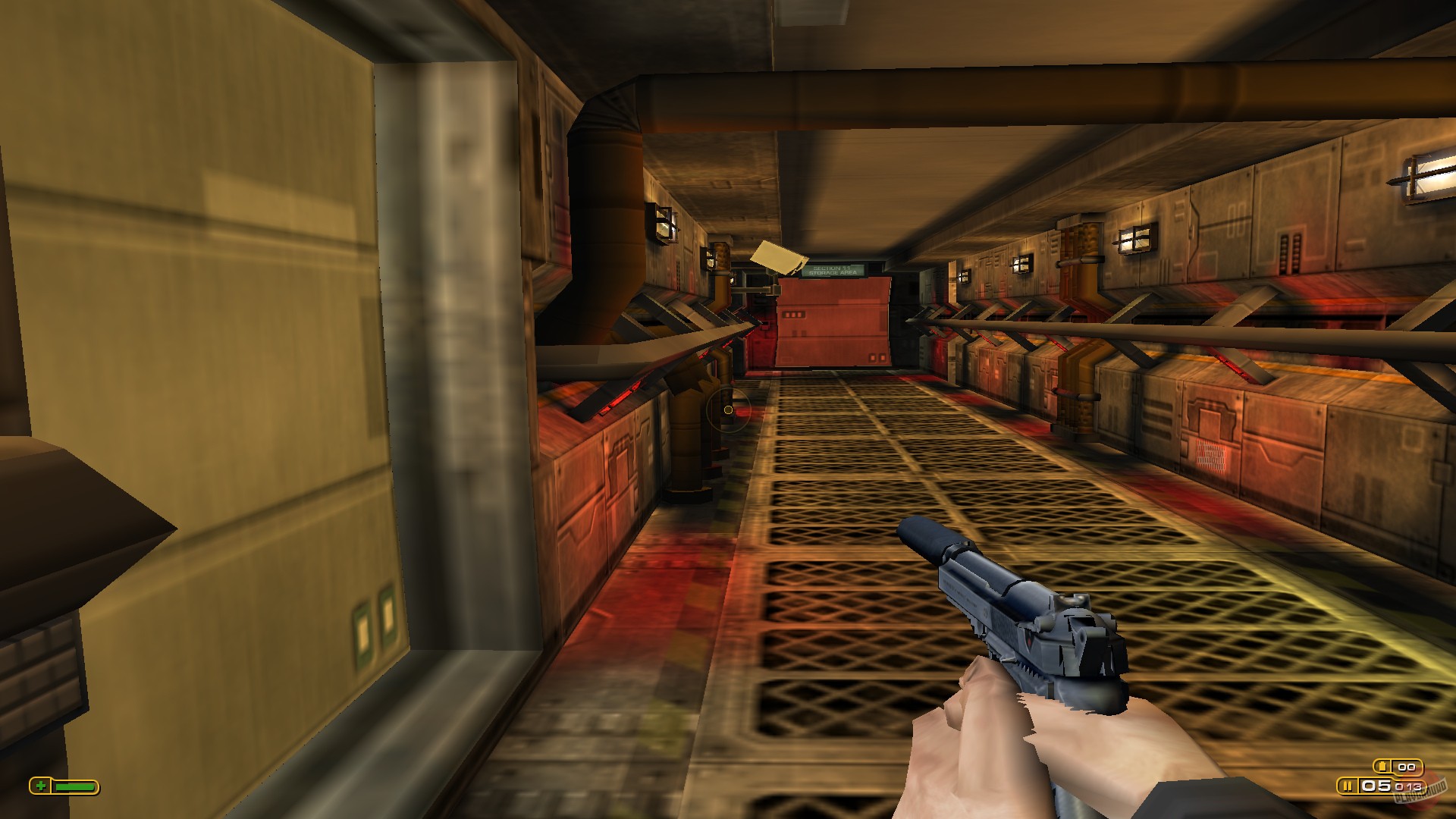Click the two square lights at the door bottom
This screenshot has height=819, width=1456.
point(877,358)
